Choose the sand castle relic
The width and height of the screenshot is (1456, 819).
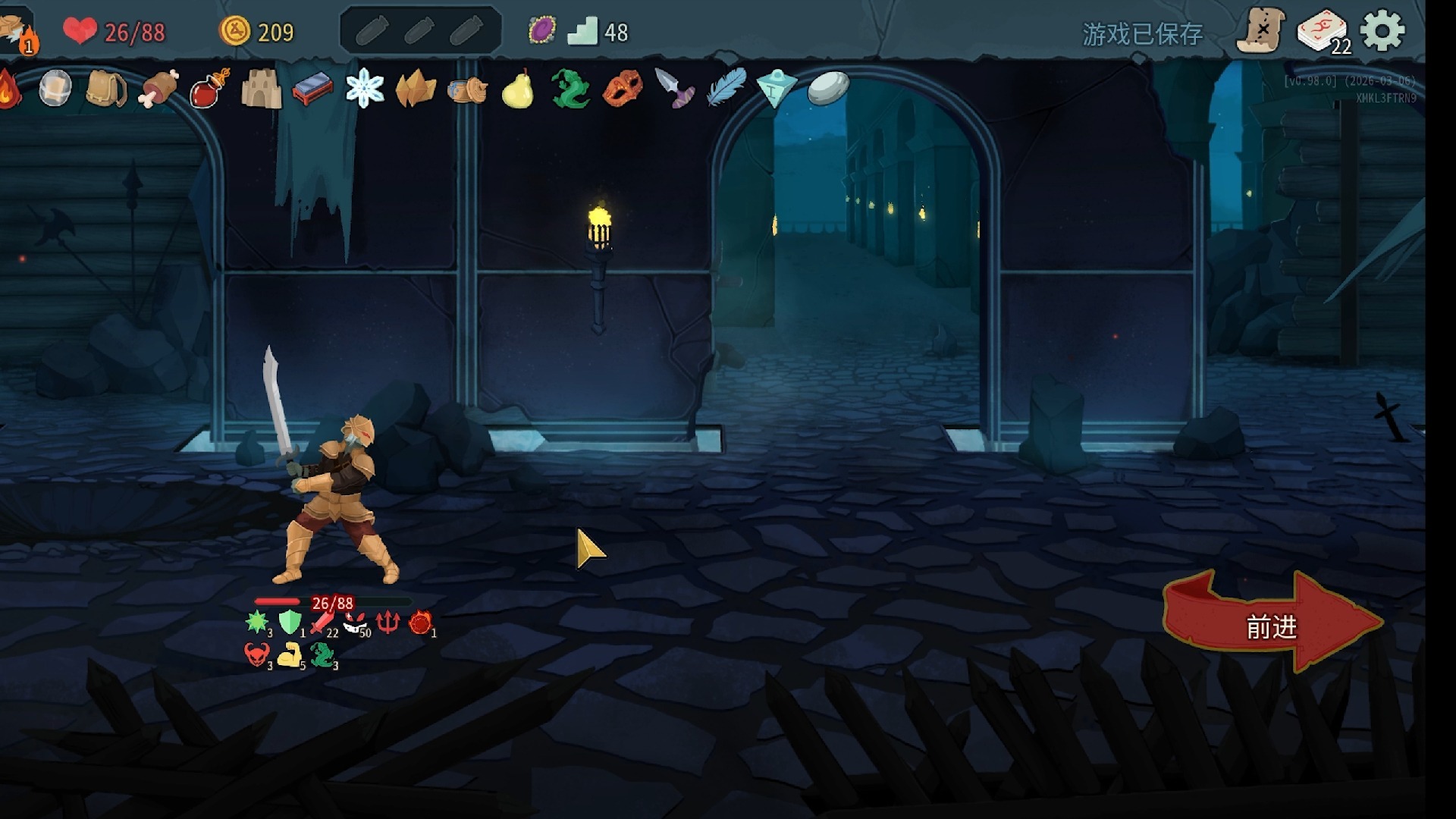pos(261,89)
